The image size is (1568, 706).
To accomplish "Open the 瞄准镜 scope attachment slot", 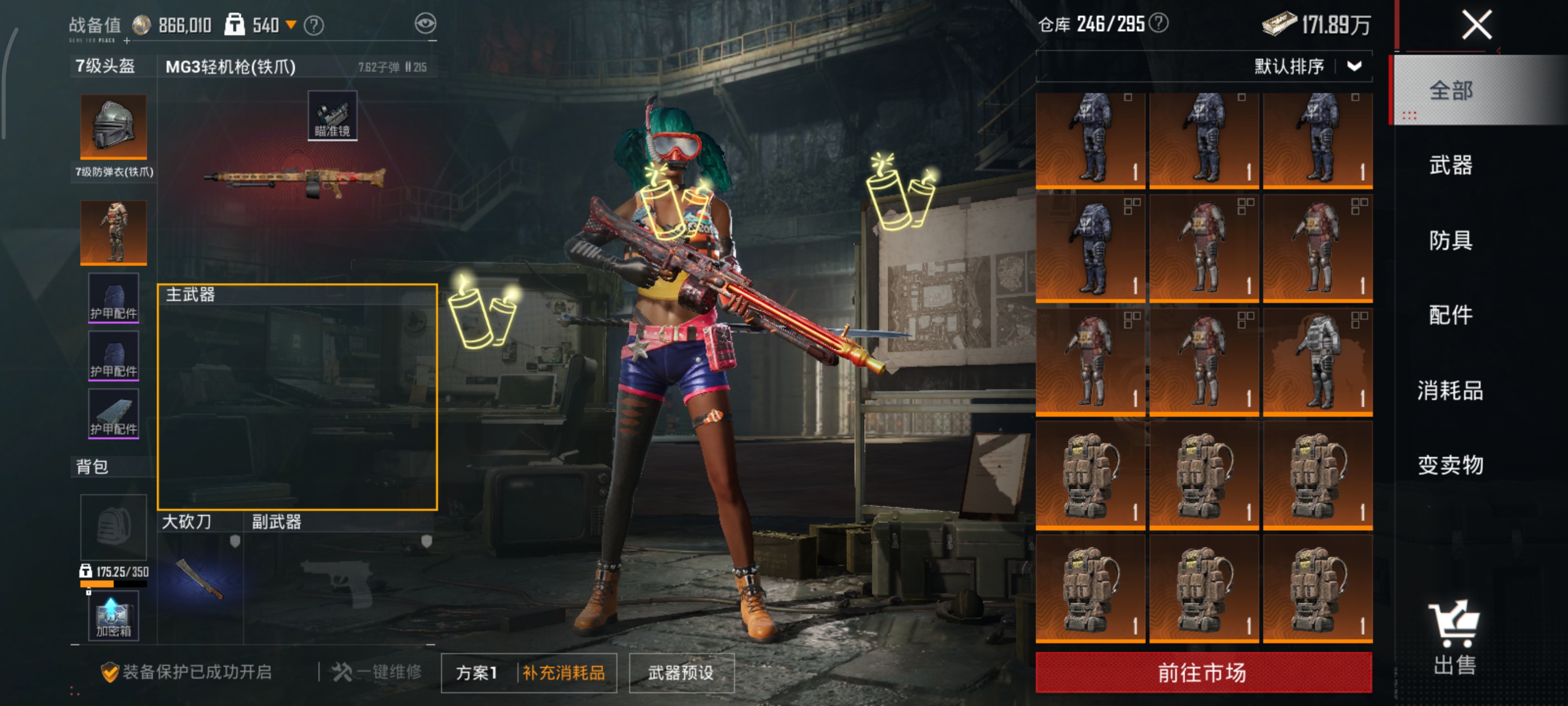I will (332, 116).
